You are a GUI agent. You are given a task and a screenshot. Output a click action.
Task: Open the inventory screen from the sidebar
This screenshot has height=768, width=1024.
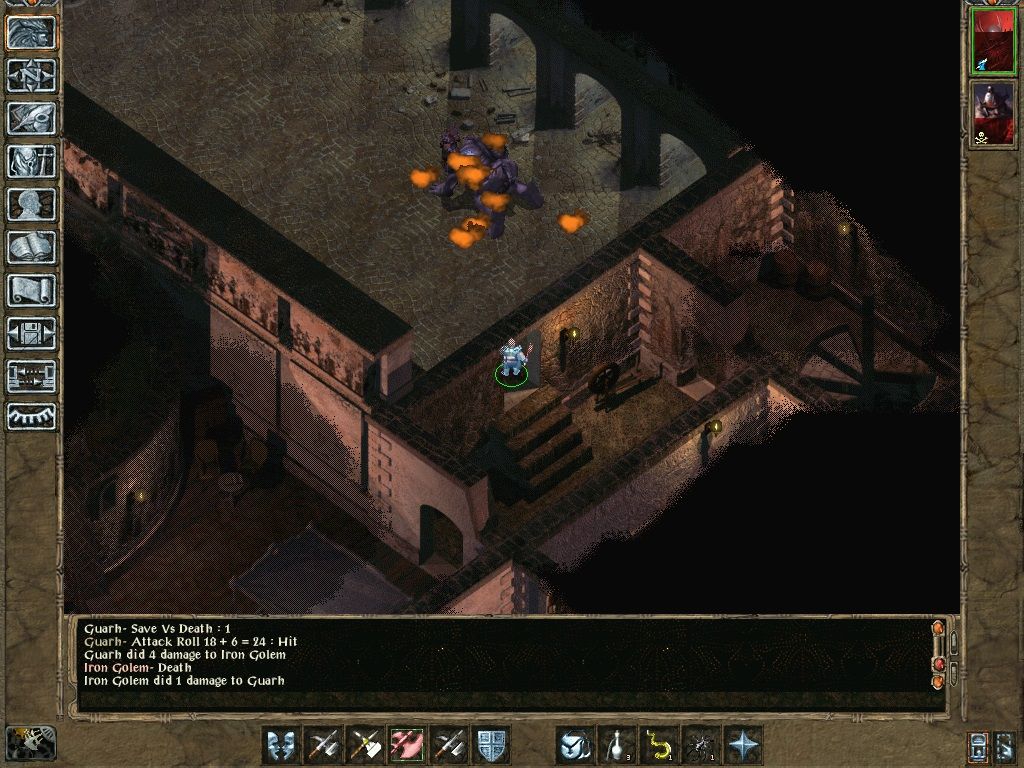[x=31, y=161]
